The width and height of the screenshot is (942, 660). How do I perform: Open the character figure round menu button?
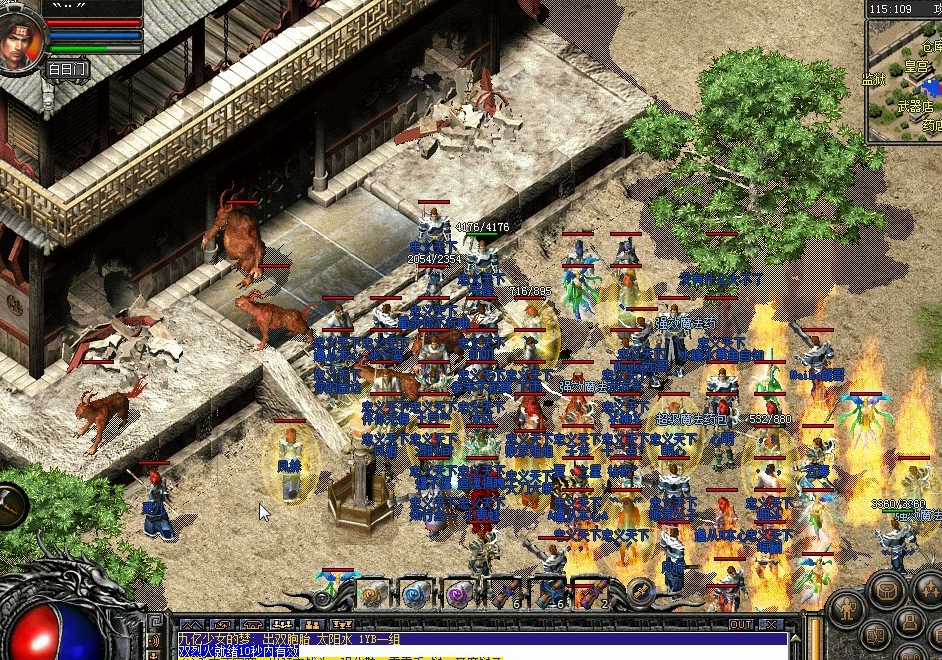pos(847,608)
